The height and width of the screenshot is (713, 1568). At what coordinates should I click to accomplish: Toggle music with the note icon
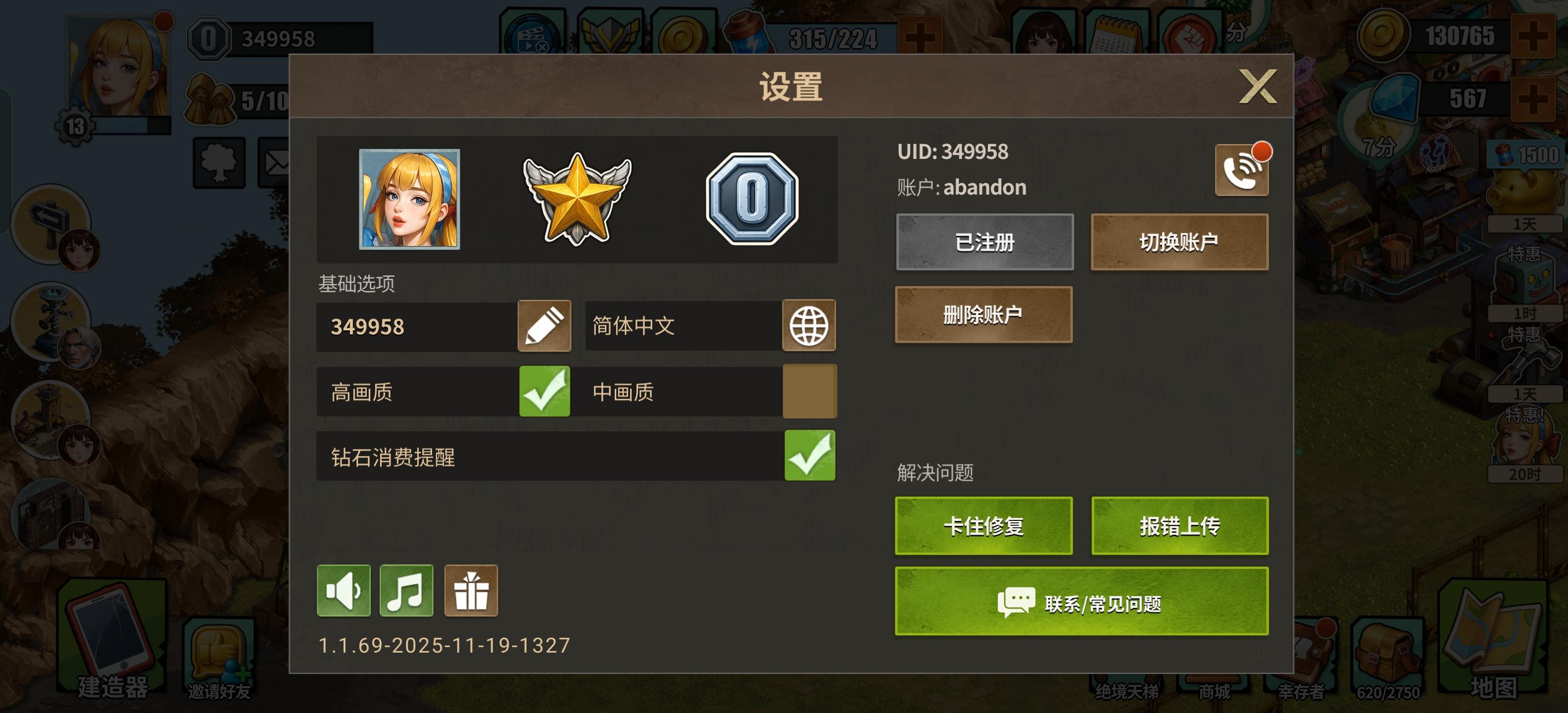407,589
